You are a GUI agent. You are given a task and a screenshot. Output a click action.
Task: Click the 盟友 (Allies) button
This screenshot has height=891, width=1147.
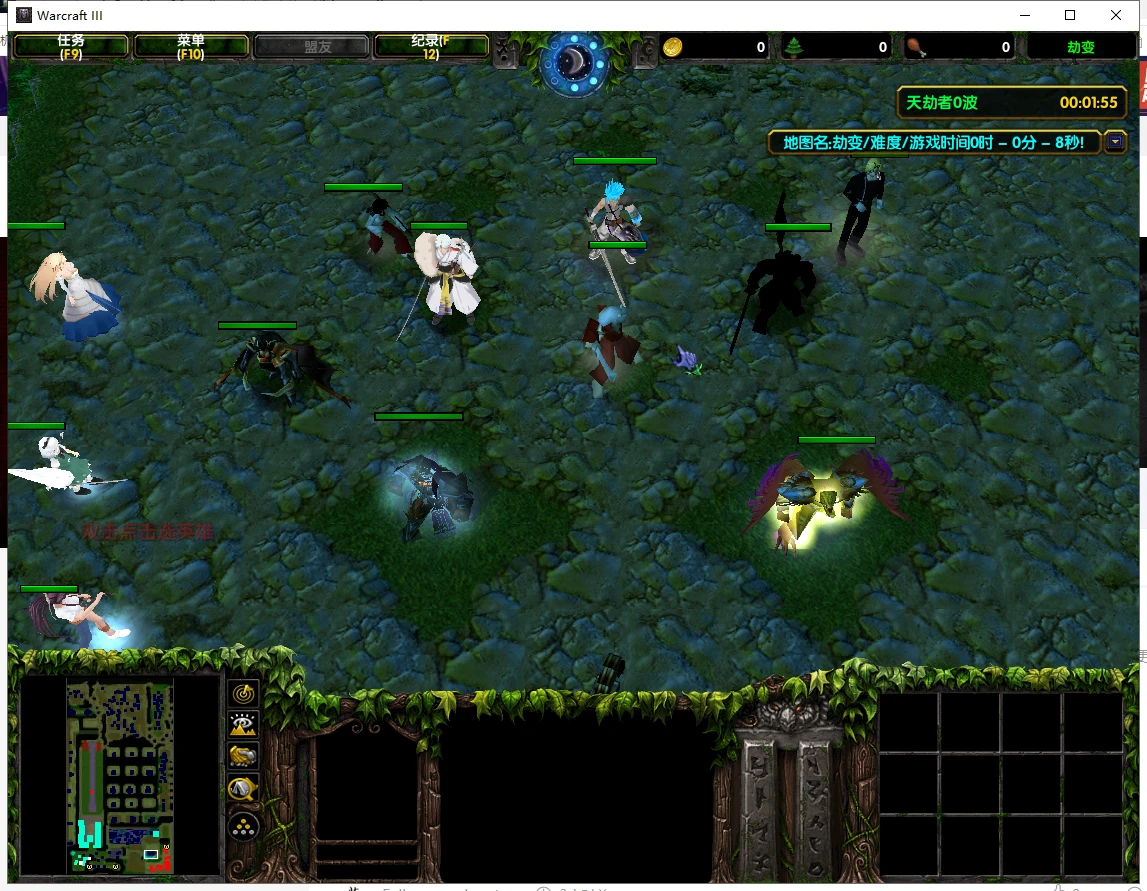tap(311, 47)
